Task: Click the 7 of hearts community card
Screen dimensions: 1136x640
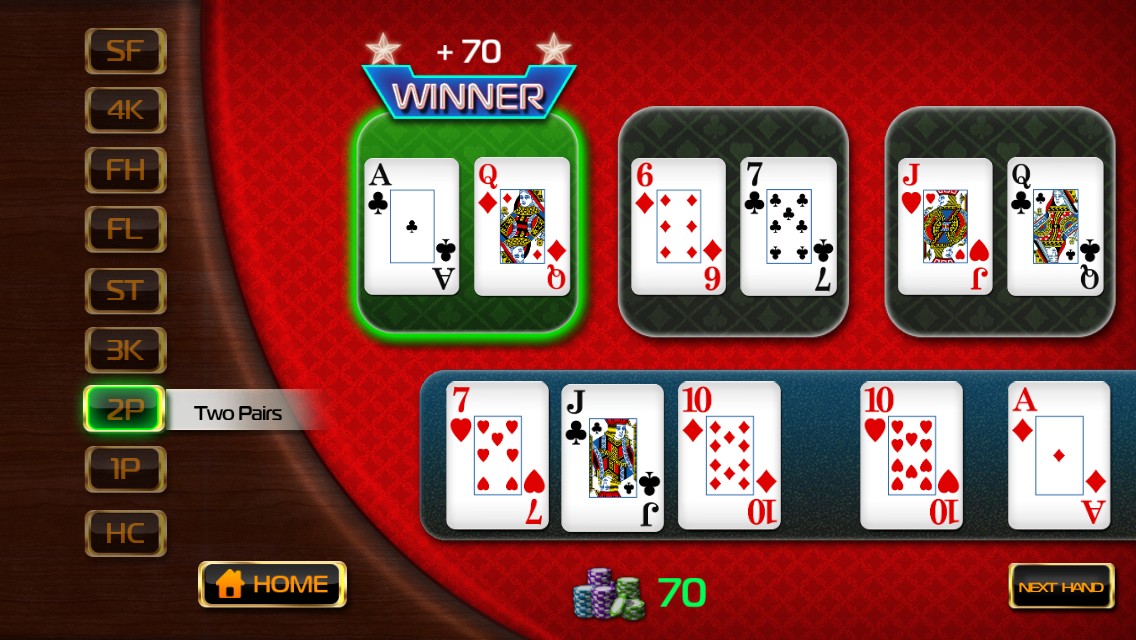Action: point(497,455)
